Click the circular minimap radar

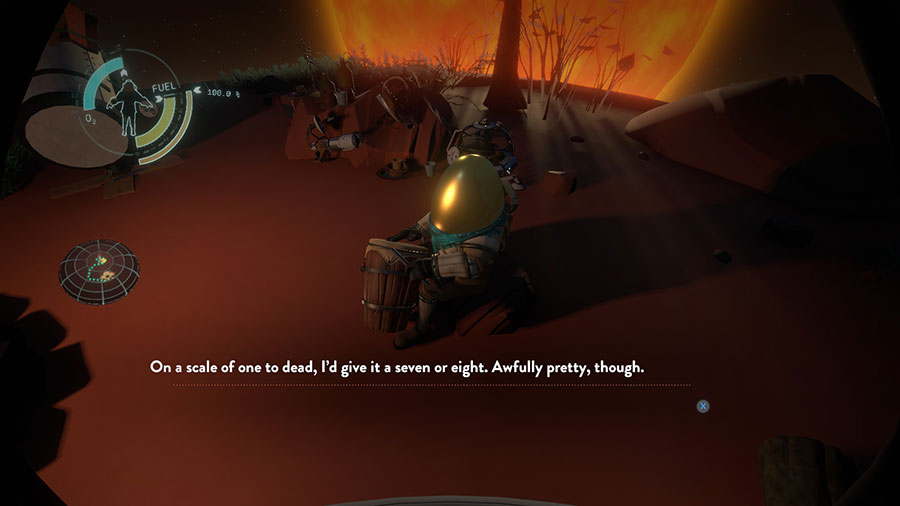(99, 270)
